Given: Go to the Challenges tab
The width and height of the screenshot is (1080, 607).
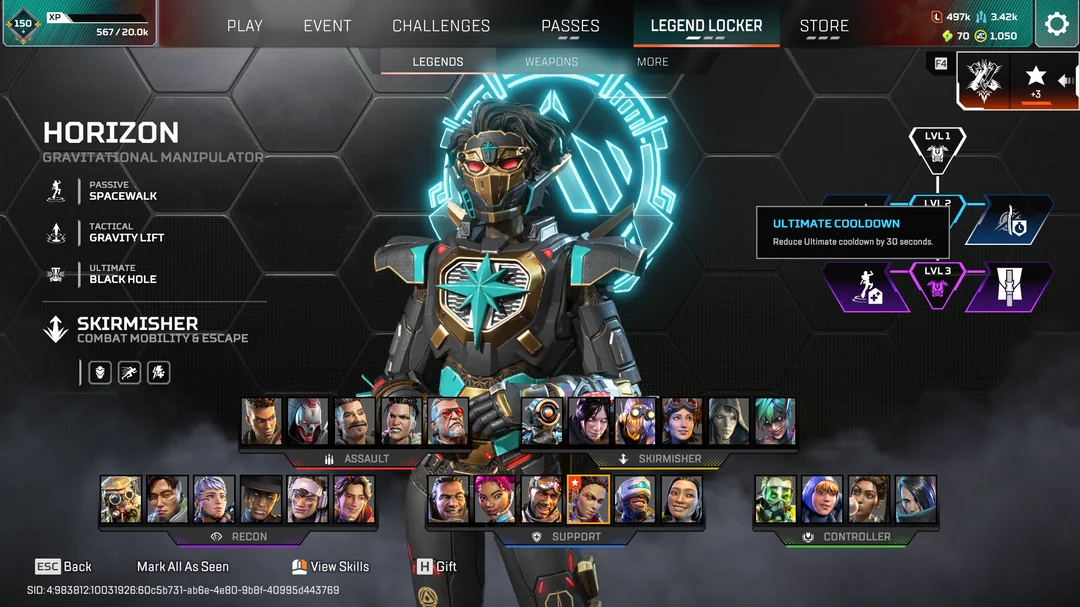Looking at the screenshot, I should click(441, 26).
